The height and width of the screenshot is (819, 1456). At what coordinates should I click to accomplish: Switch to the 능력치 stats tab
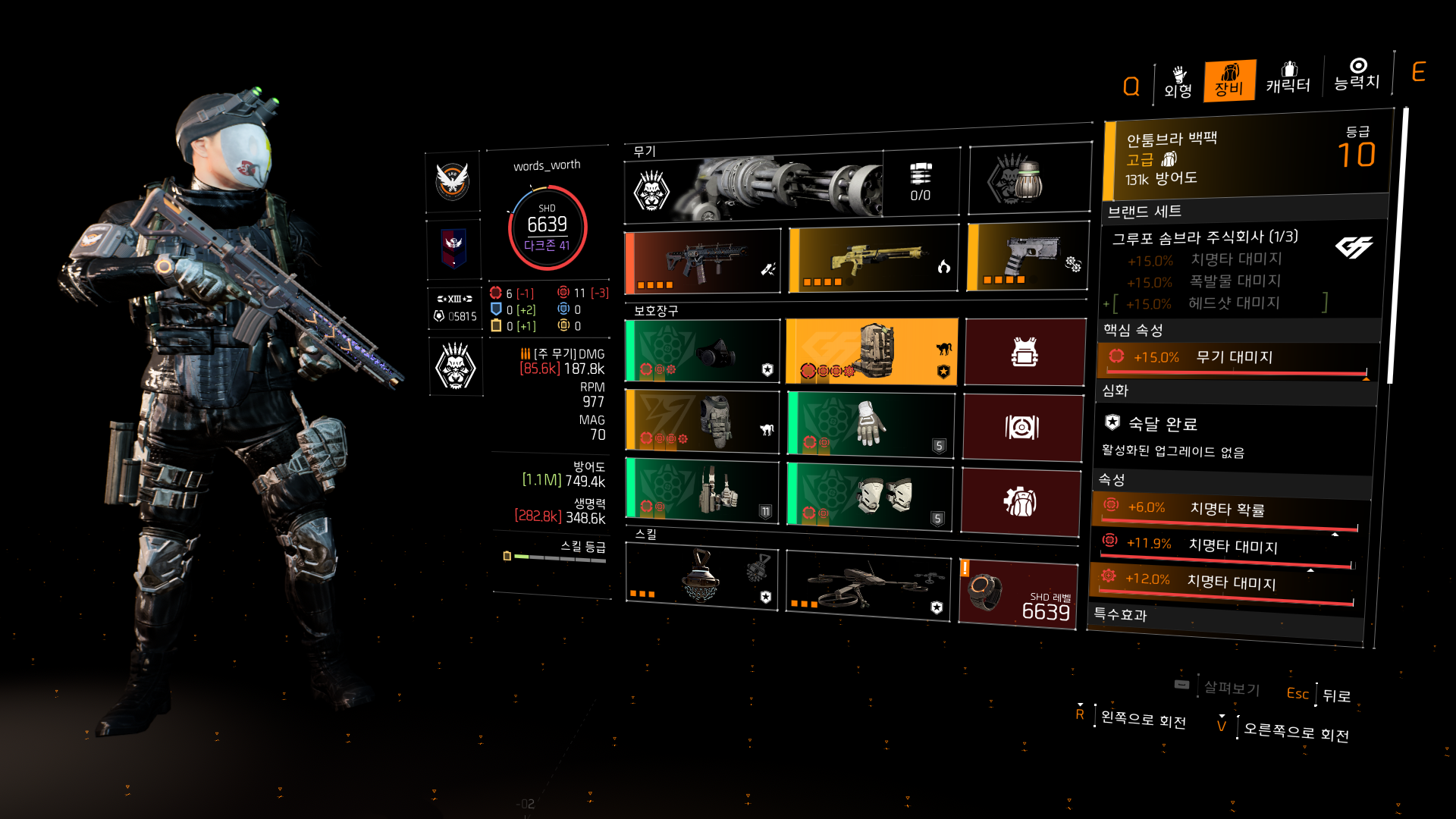tap(1357, 74)
